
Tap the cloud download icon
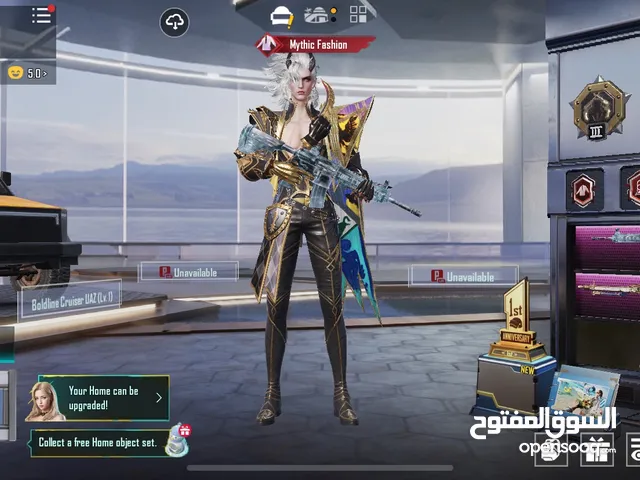click(174, 22)
